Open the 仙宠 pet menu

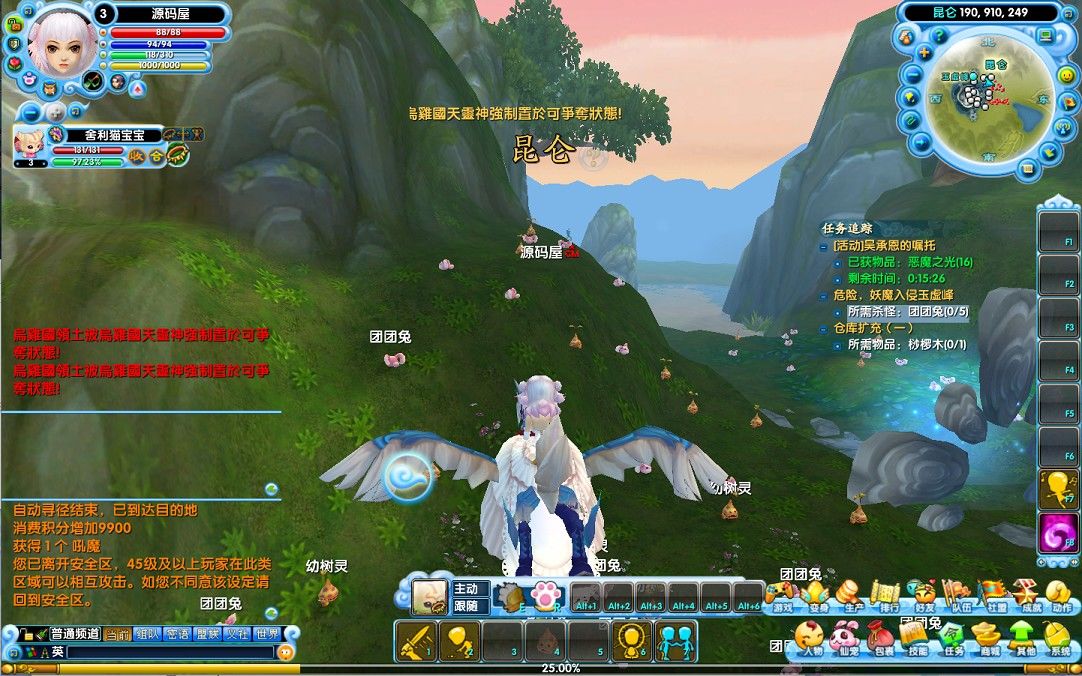[x=845, y=637]
